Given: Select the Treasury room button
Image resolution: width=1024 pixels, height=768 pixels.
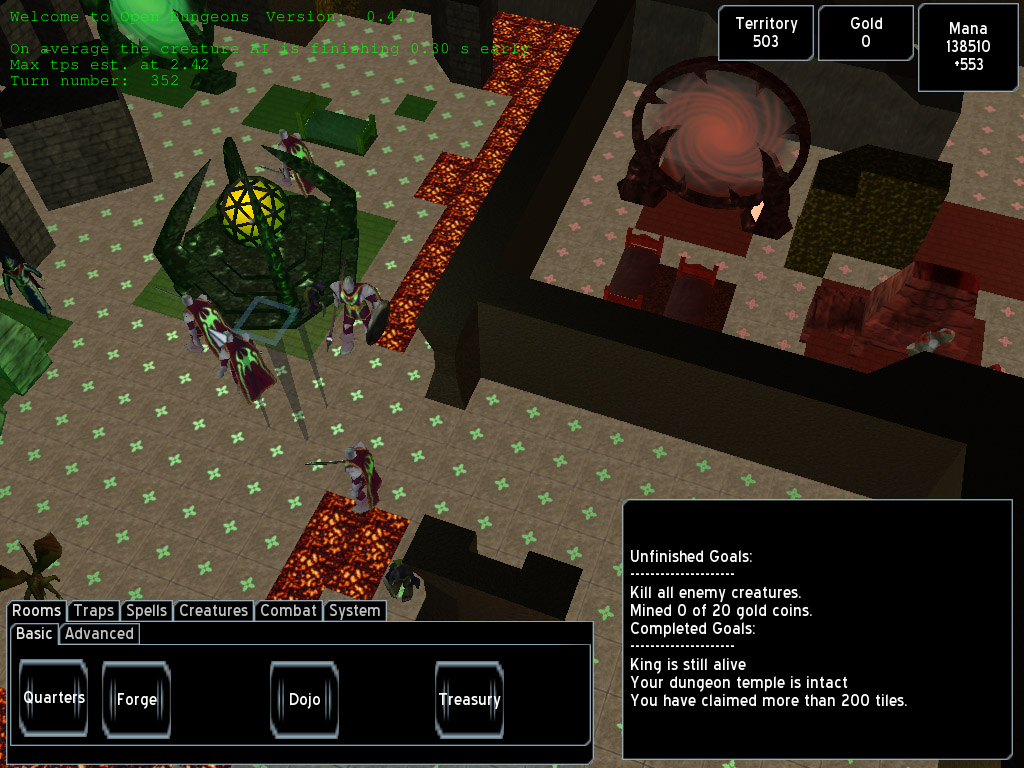Looking at the screenshot, I should coord(469,699).
